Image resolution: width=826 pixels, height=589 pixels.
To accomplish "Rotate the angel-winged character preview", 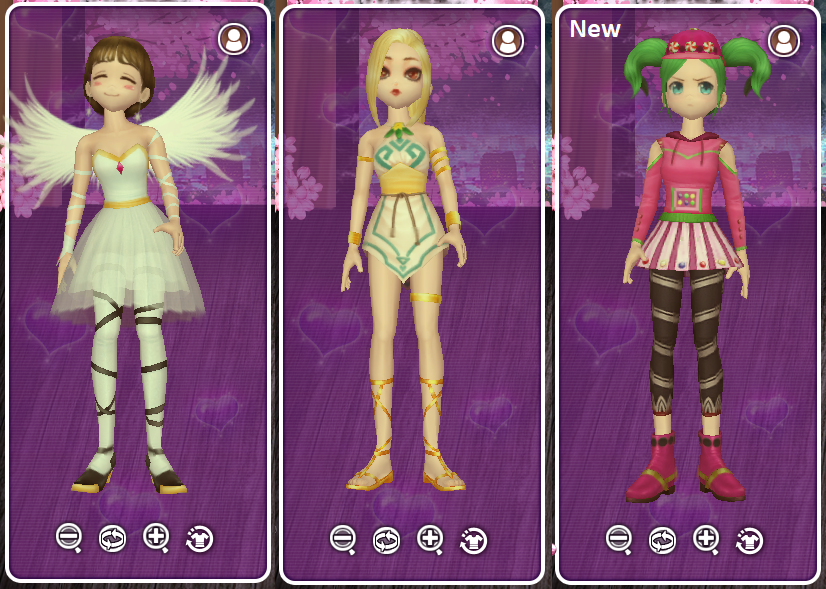I will click(112, 539).
